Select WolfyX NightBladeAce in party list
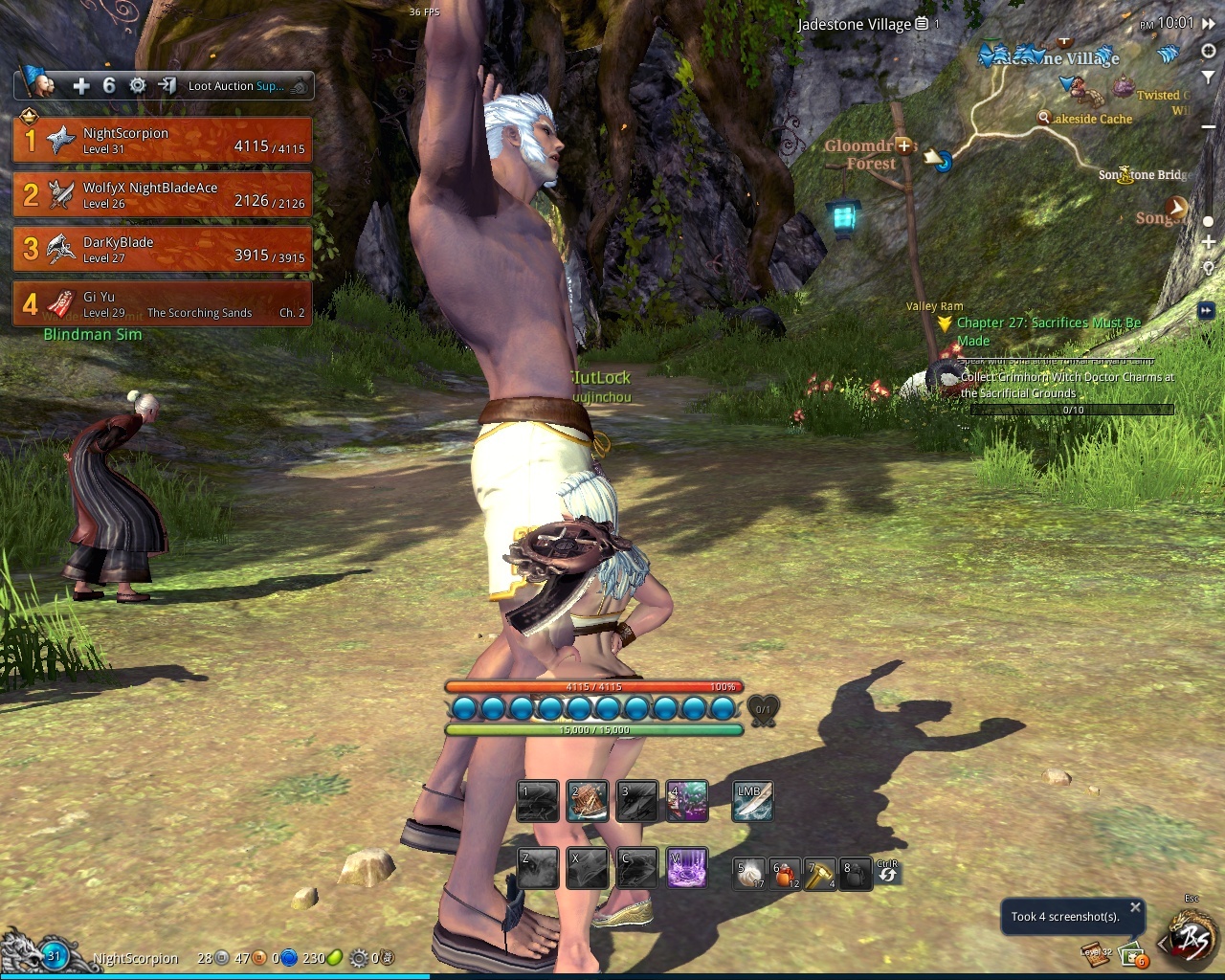Viewport: 1225px width, 980px height. tap(163, 195)
